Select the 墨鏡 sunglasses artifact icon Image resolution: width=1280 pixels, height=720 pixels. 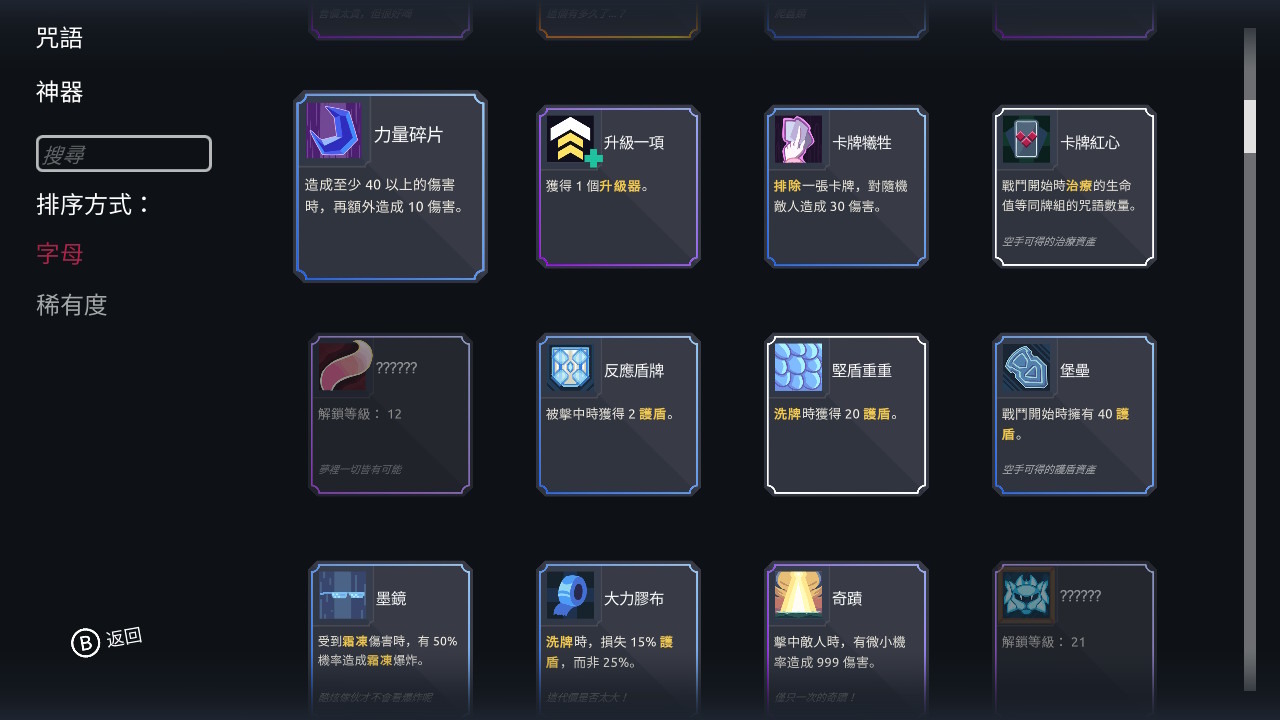pos(341,595)
